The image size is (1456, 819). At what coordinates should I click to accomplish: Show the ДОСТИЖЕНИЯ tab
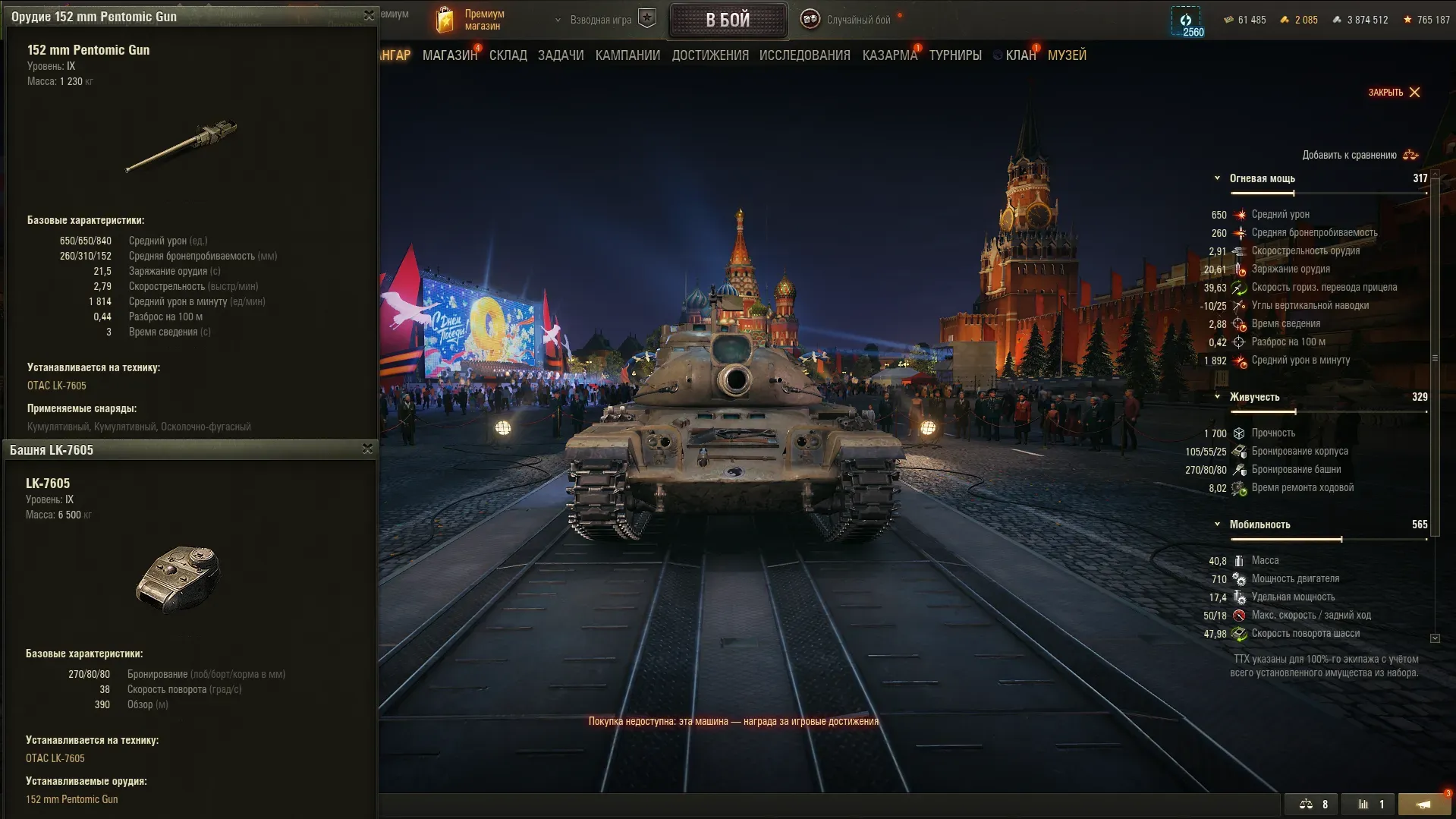click(710, 55)
